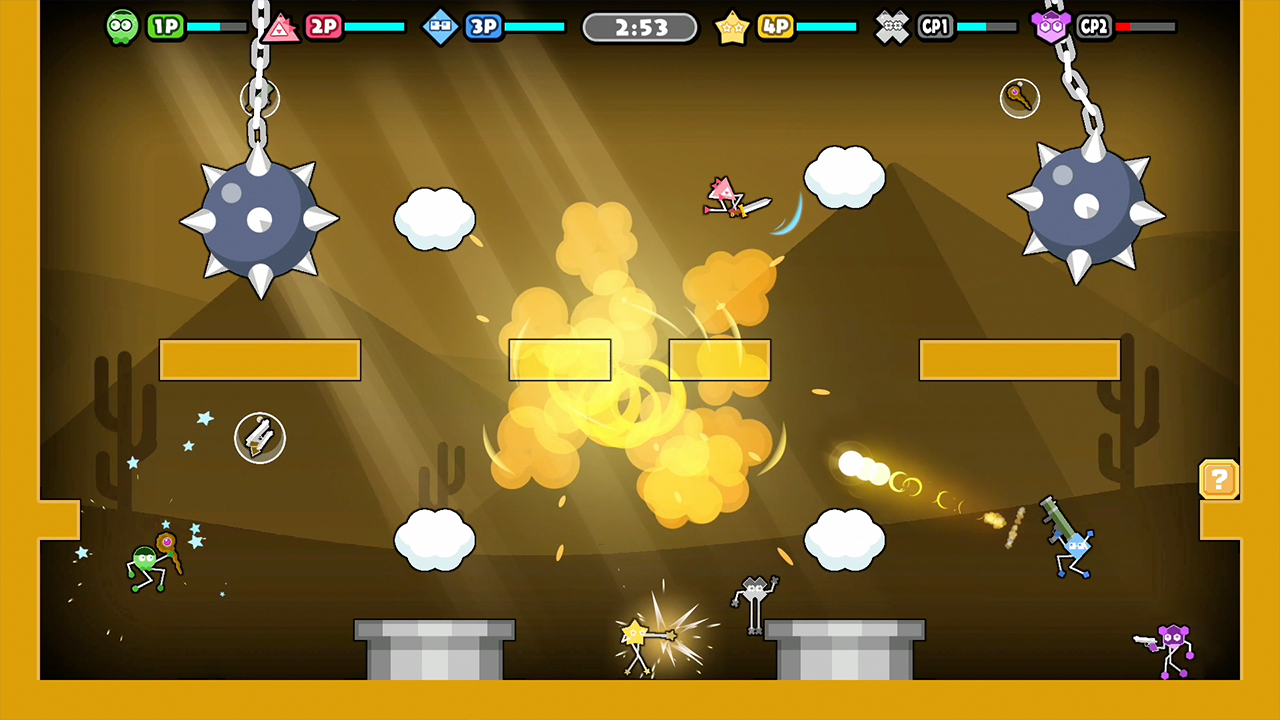Click the match timer showing 2:53

[639, 27]
